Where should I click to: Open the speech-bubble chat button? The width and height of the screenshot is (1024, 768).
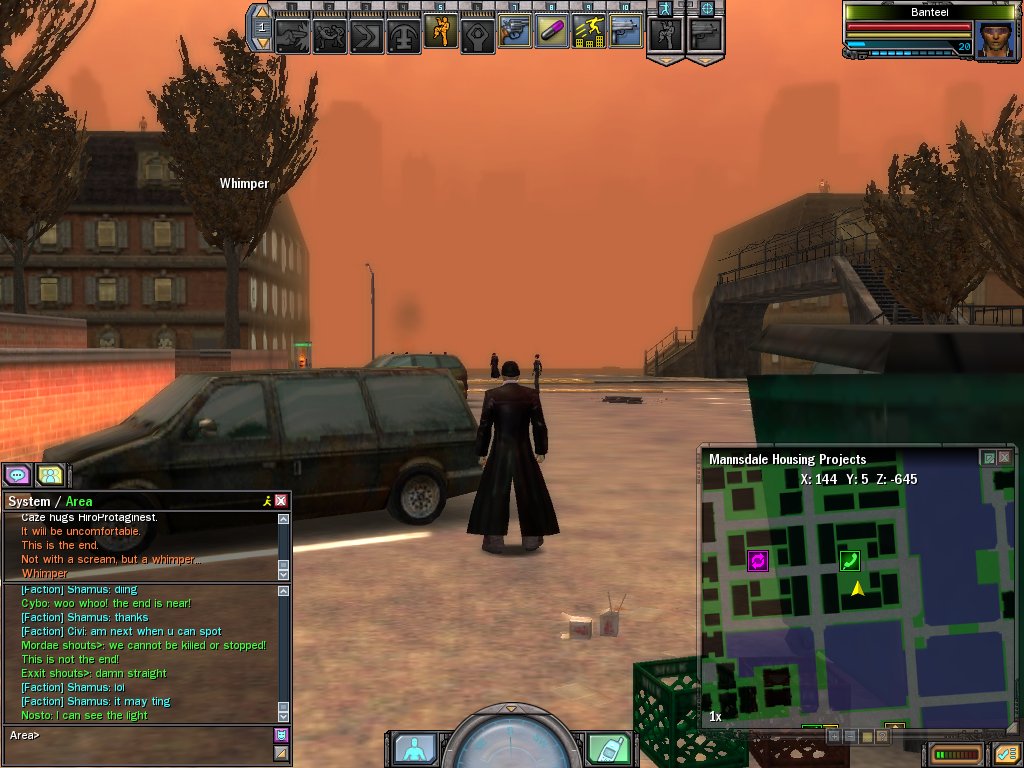17,475
